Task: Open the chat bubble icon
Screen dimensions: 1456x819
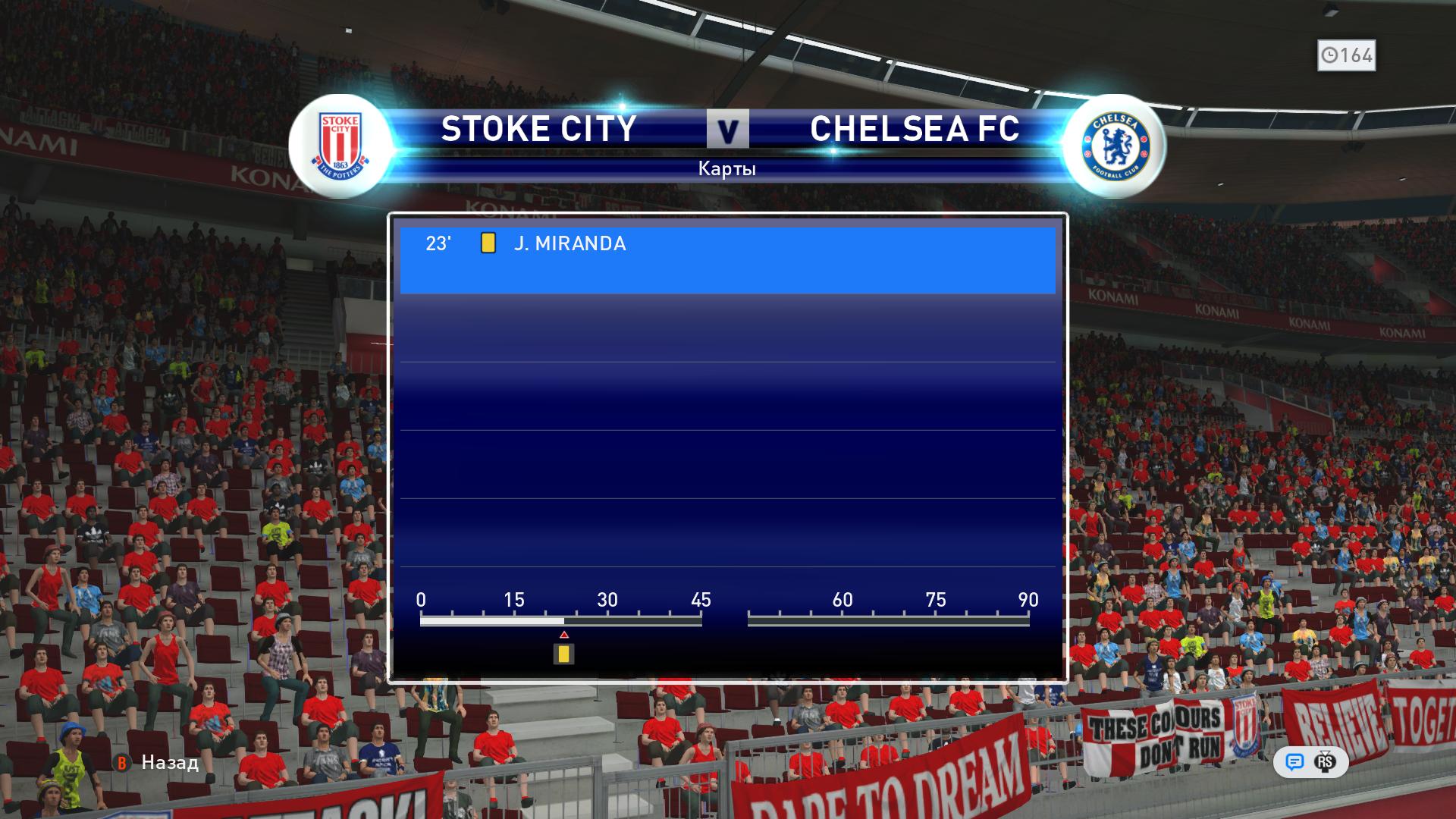Action: point(1294,762)
